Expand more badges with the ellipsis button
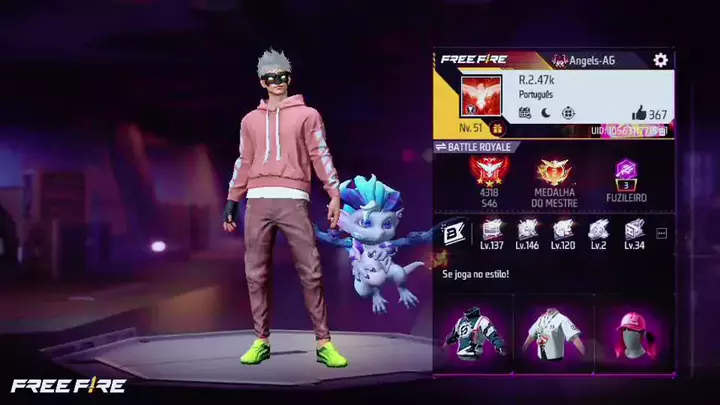Viewport: 720px width, 405px height. [660, 233]
